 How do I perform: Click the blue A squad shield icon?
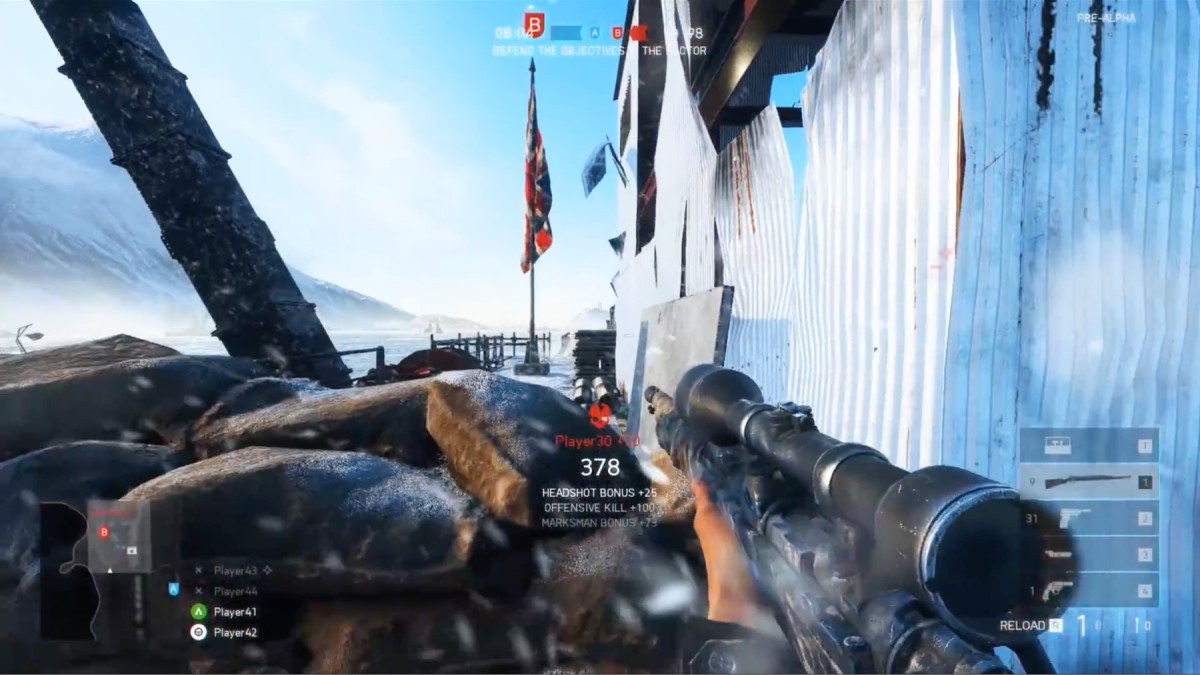click(174, 589)
